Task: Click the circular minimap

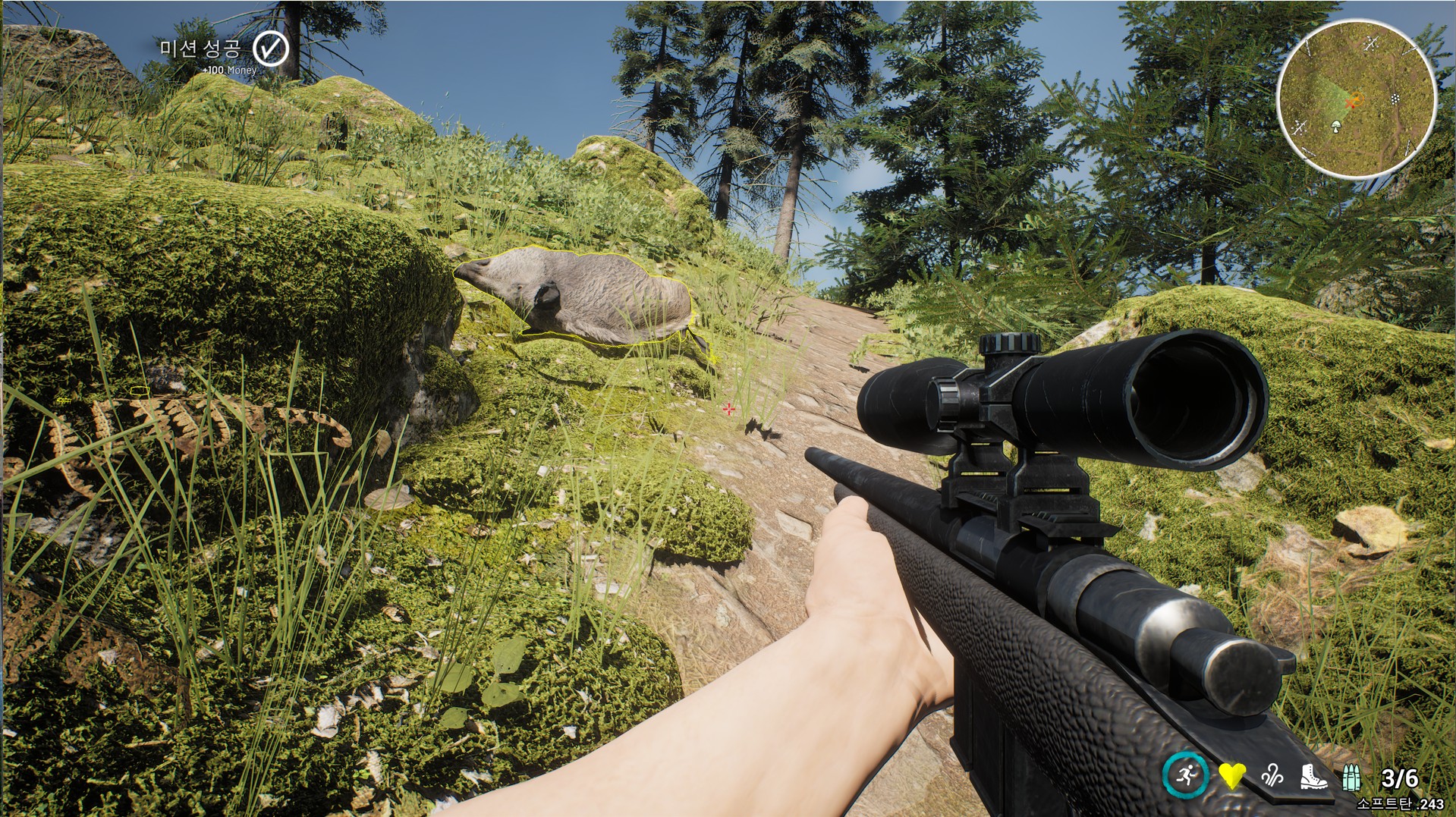Action: click(1357, 99)
